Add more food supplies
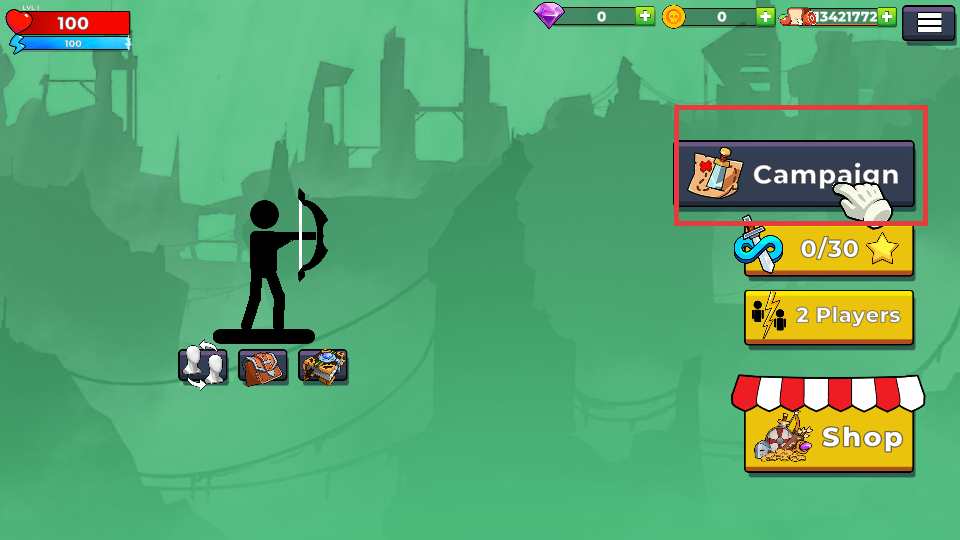This screenshot has height=540, width=960. click(886, 16)
